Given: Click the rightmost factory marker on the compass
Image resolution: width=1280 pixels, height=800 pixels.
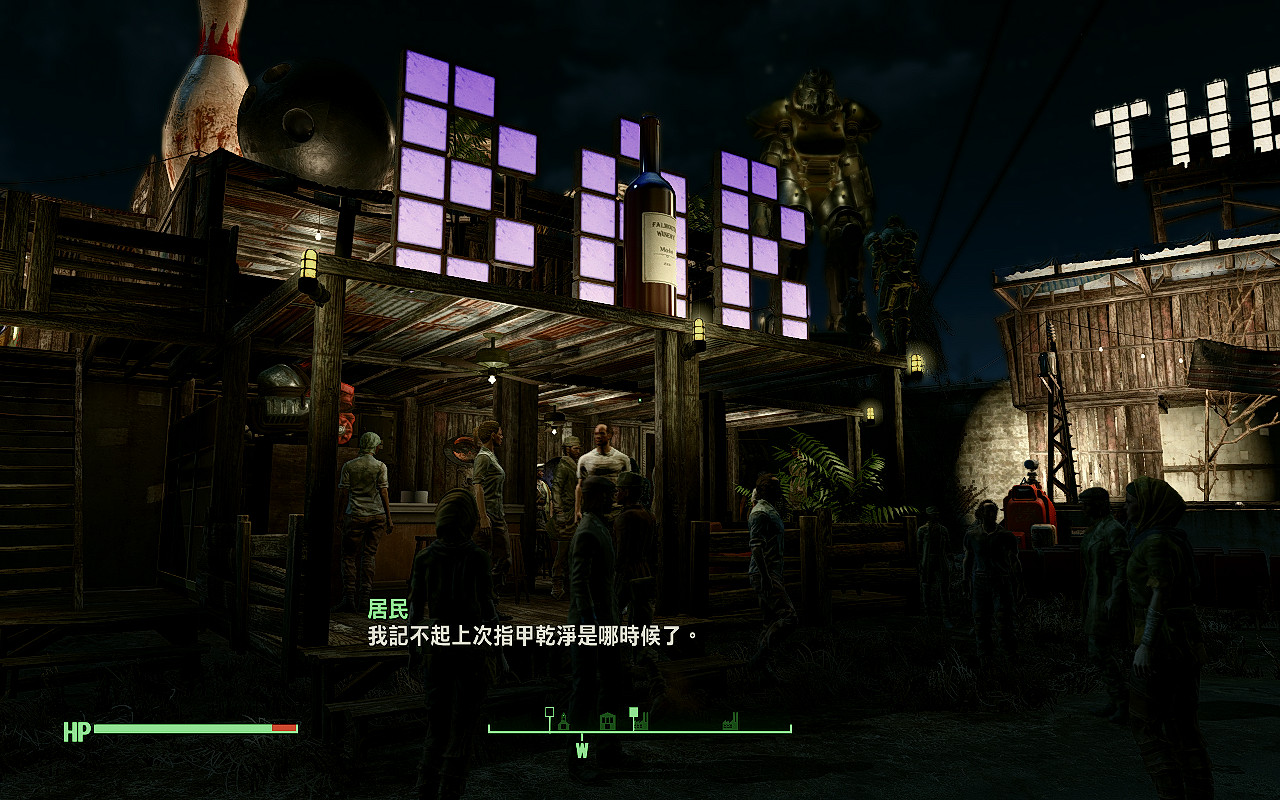Looking at the screenshot, I should coord(730,723).
